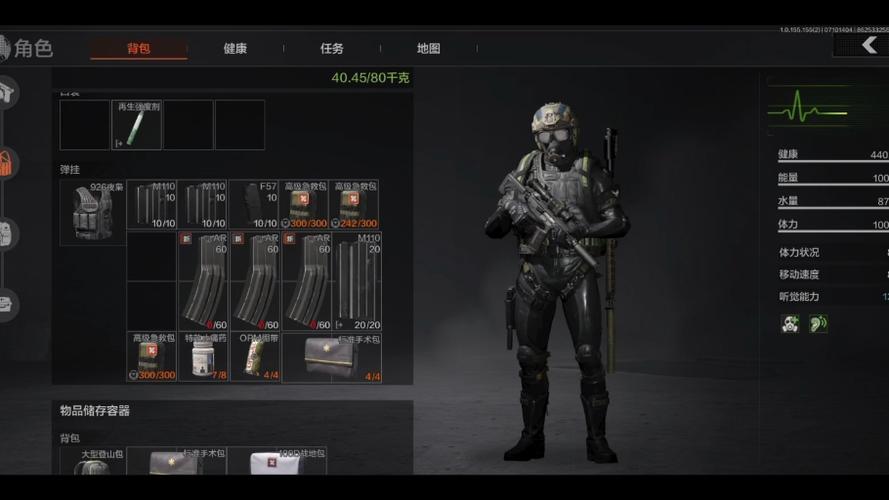Switch to the 任务 missions tab
889x500 pixels.
[332, 48]
